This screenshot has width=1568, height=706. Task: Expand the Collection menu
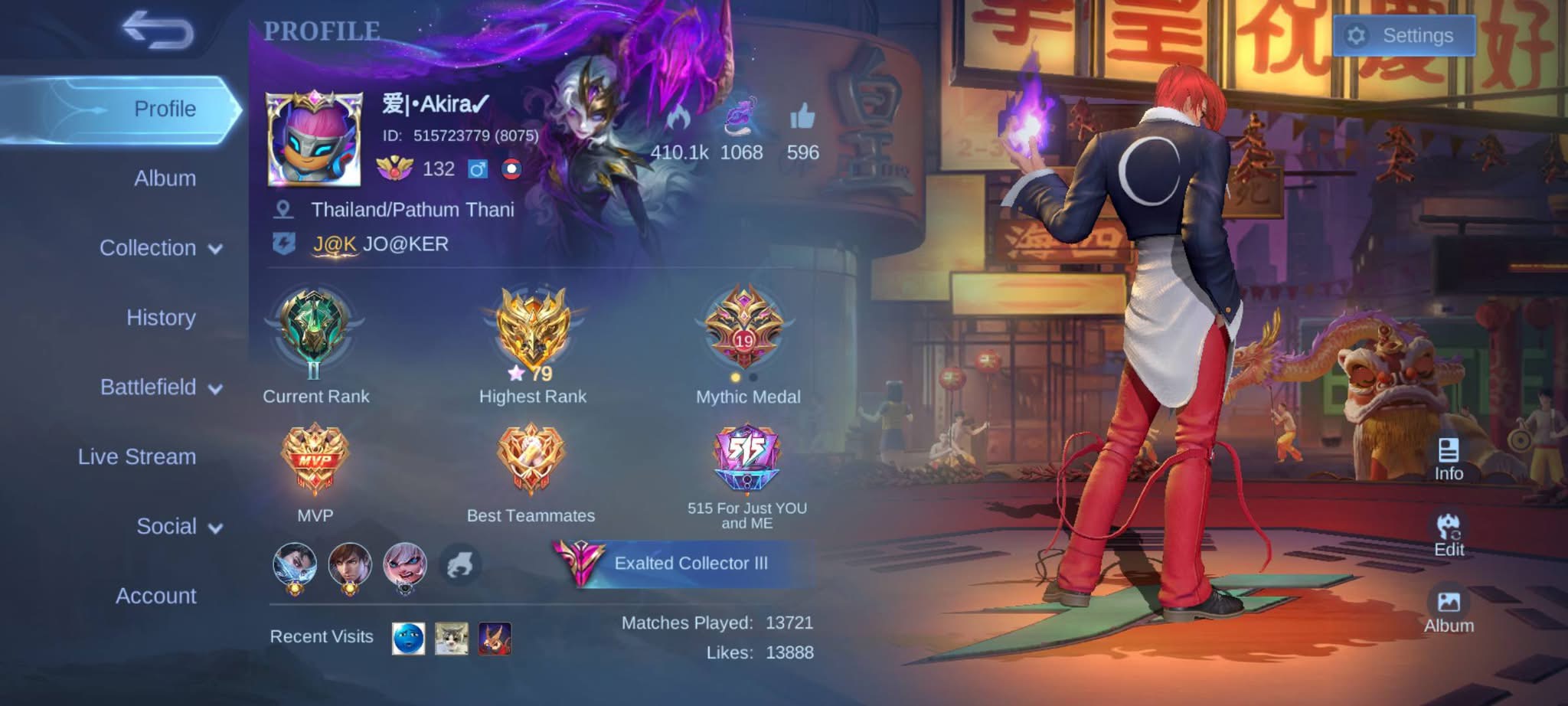pos(160,248)
